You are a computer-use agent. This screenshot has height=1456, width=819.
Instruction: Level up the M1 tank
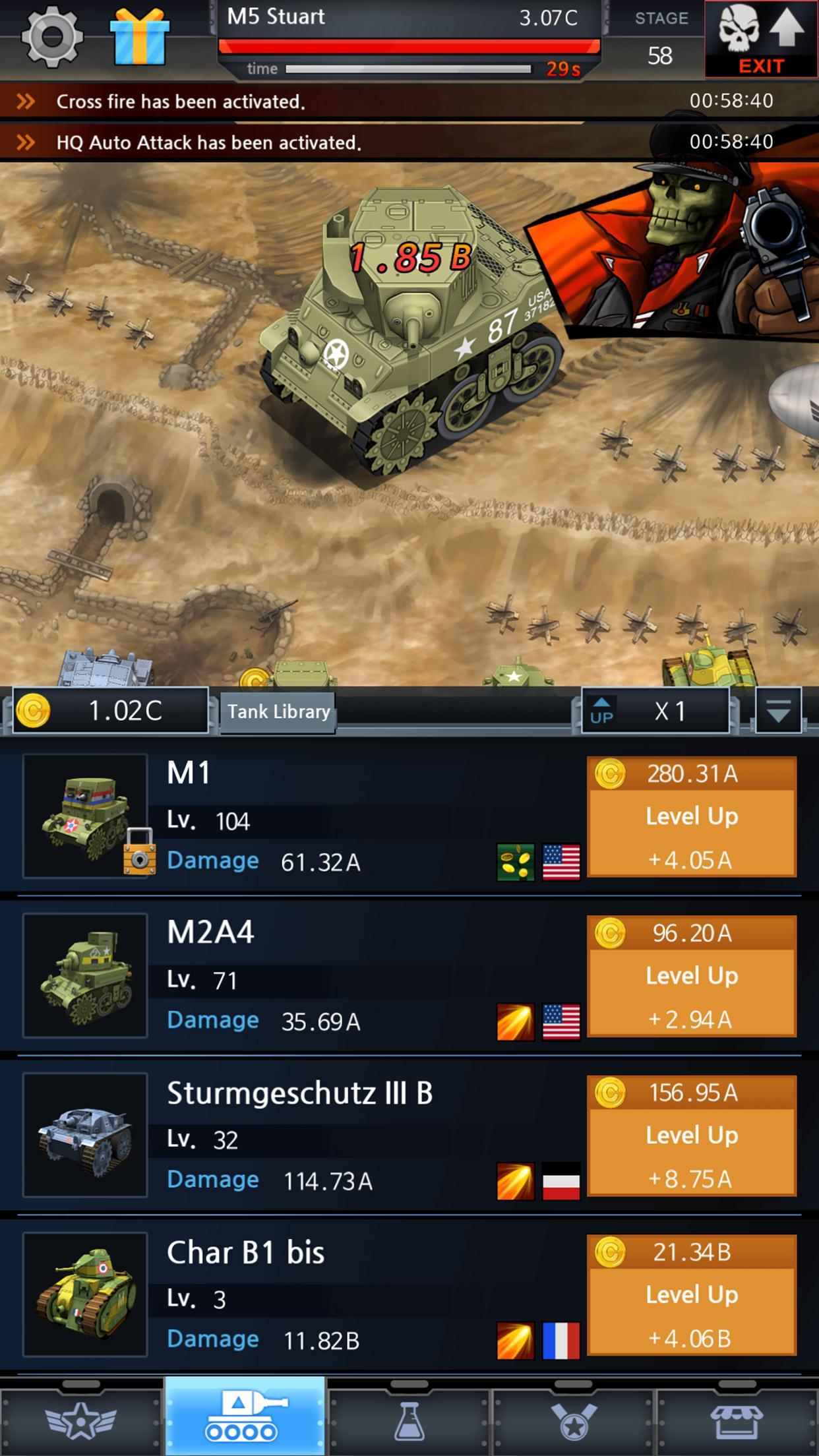[692, 817]
